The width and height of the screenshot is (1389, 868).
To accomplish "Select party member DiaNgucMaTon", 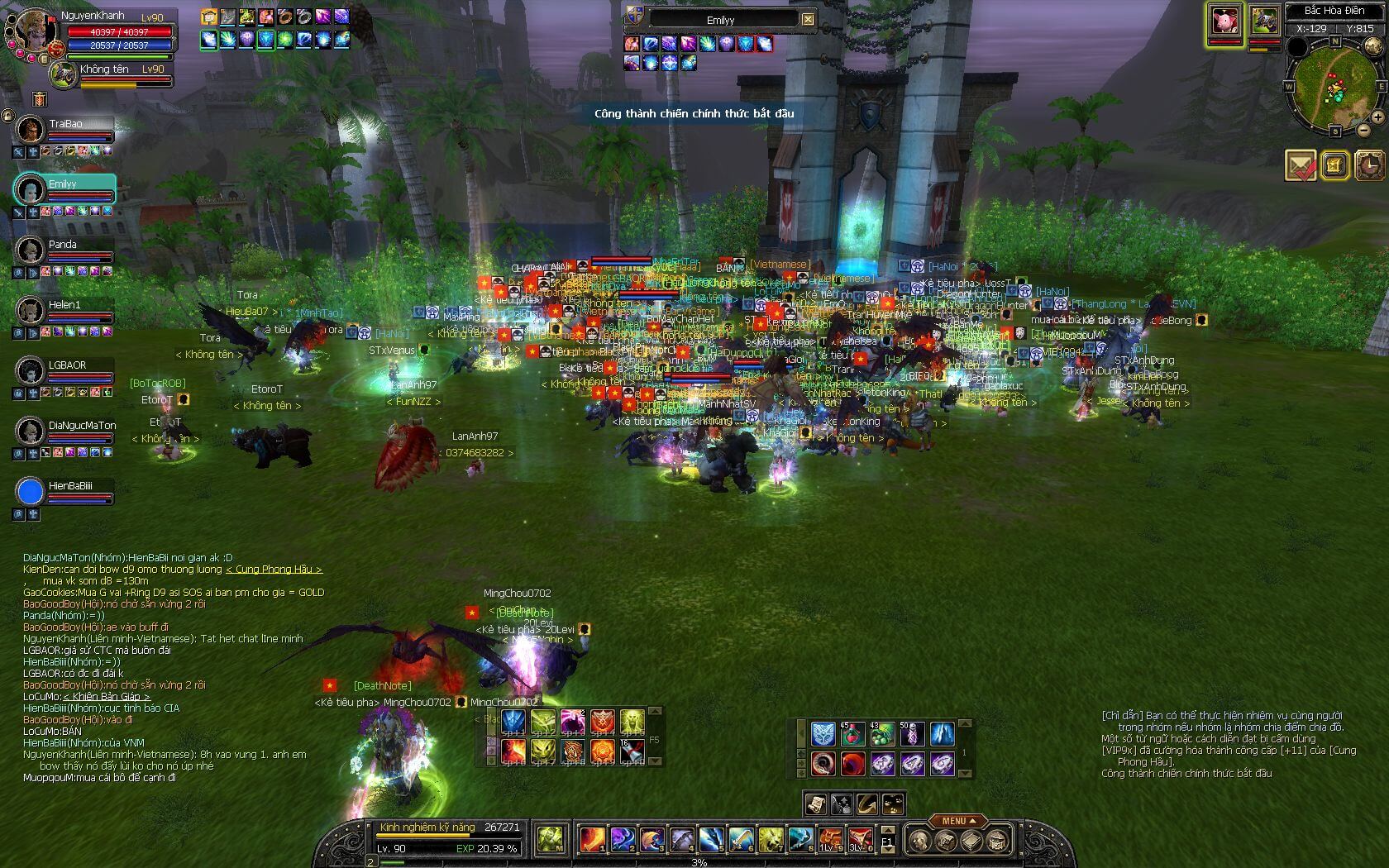I will pos(31,431).
